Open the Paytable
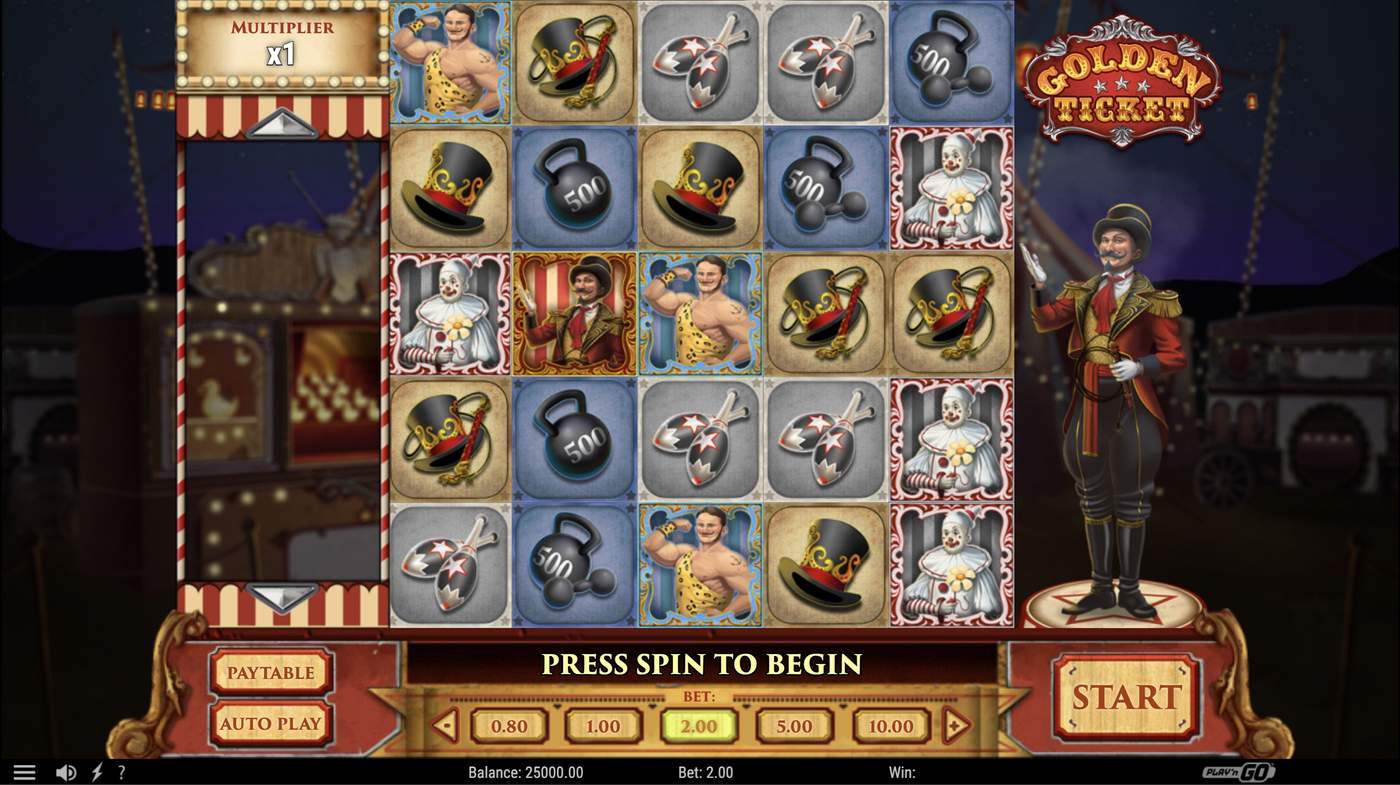Viewport: 1400px width, 785px height. (270, 672)
